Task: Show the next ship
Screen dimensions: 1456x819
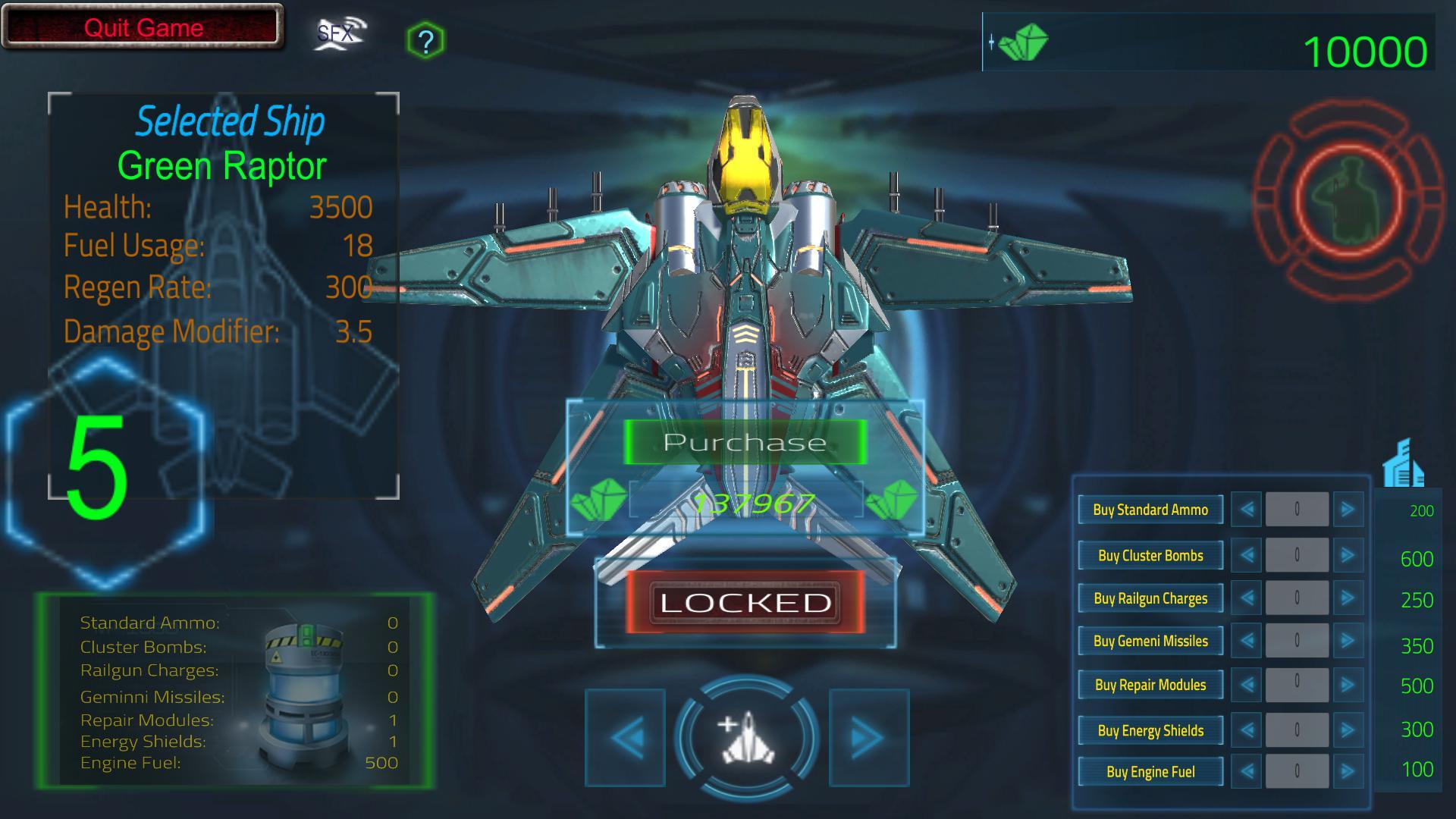Action: click(868, 737)
